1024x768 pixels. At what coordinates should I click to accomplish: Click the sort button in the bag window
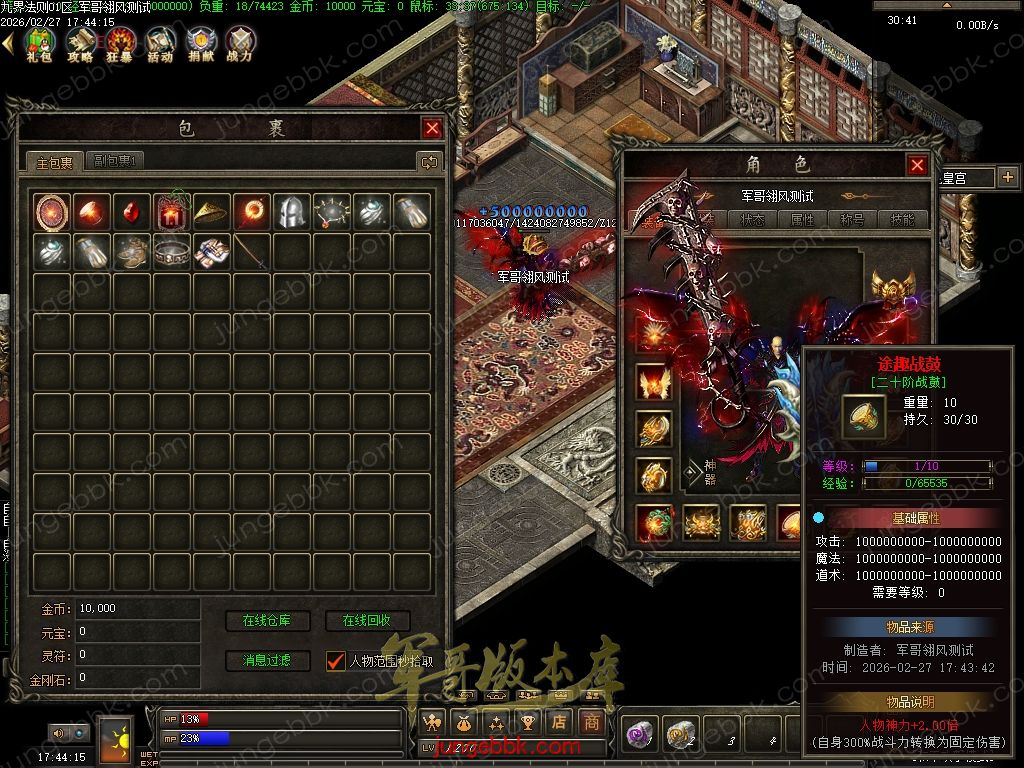[429, 161]
